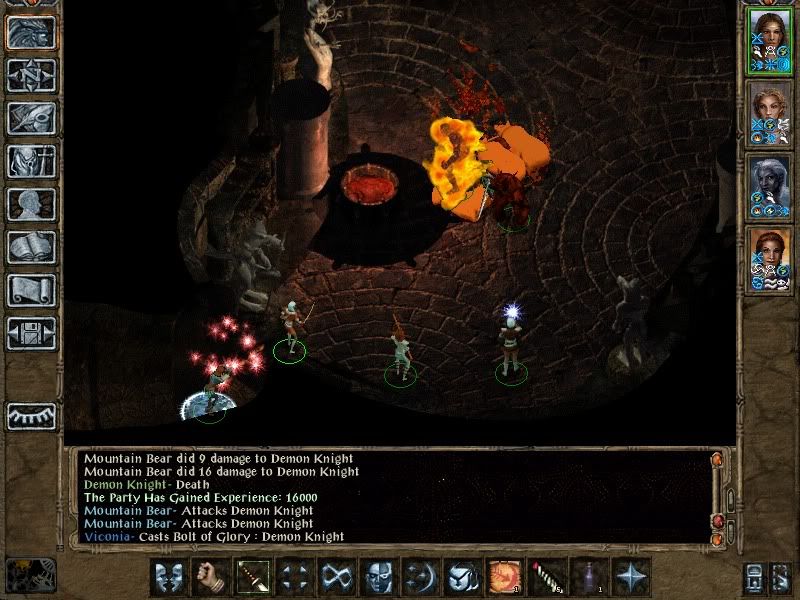Use the potion bottle quick item
This screenshot has width=800, height=600.
[588, 577]
